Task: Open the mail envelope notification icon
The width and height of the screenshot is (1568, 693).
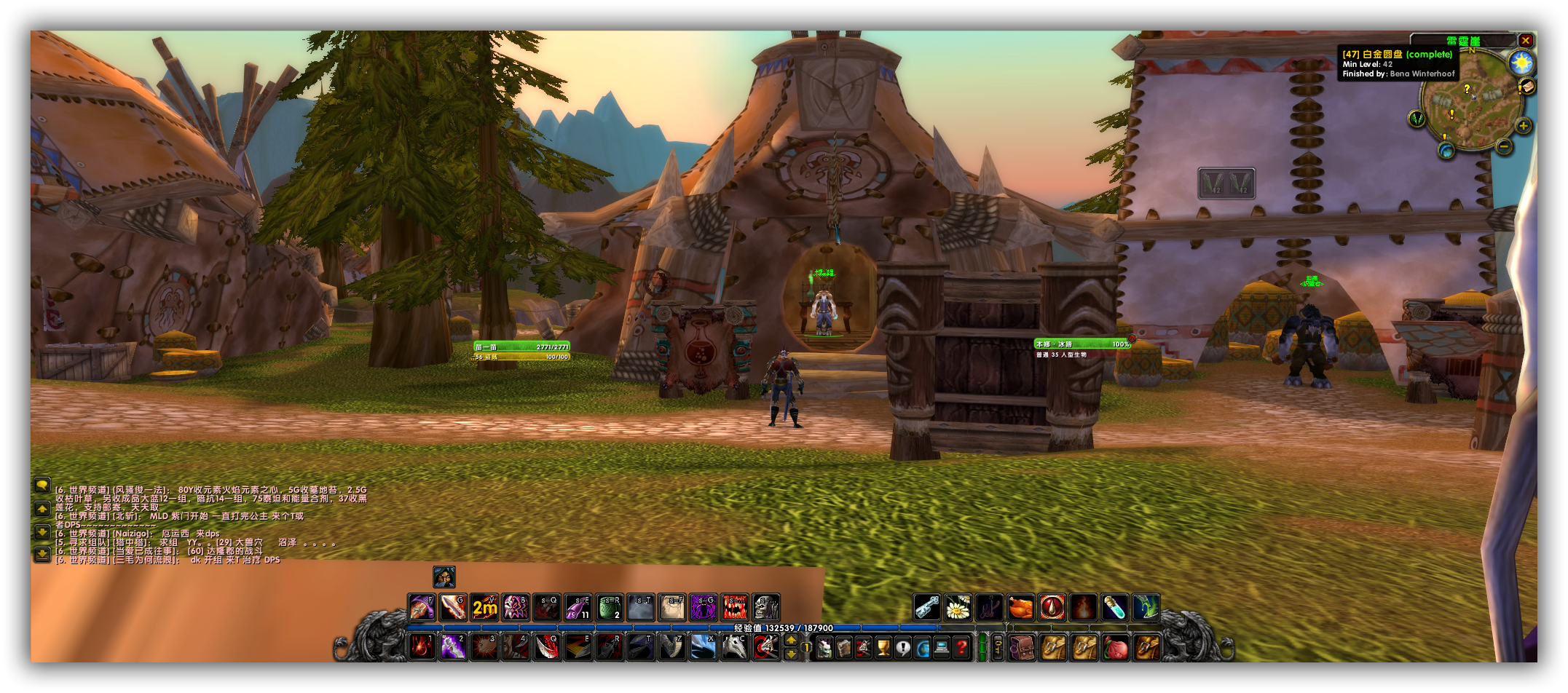Action: 1527,87
